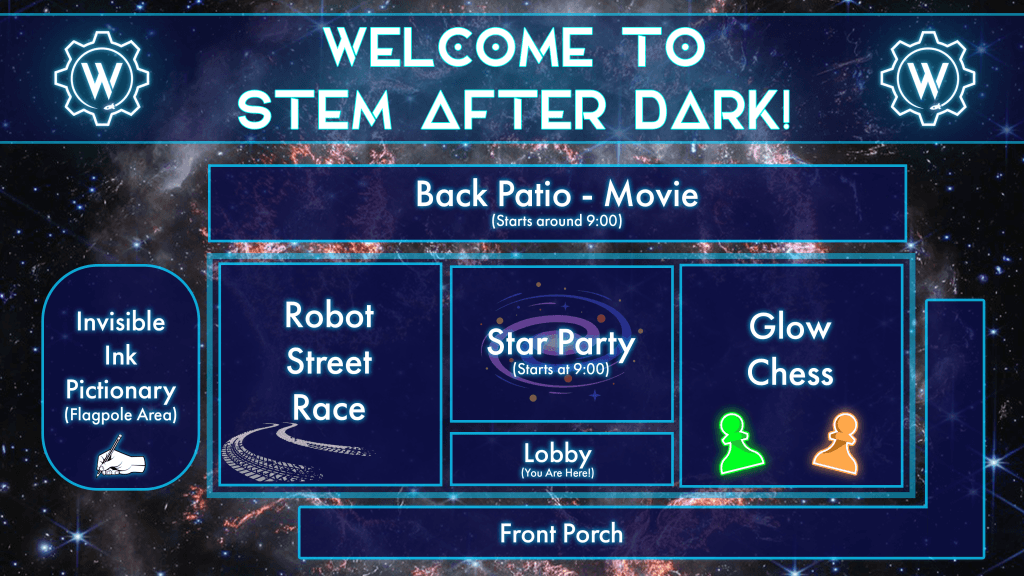Choose the Front Porch area
1024x576 pixels.
click(561, 533)
